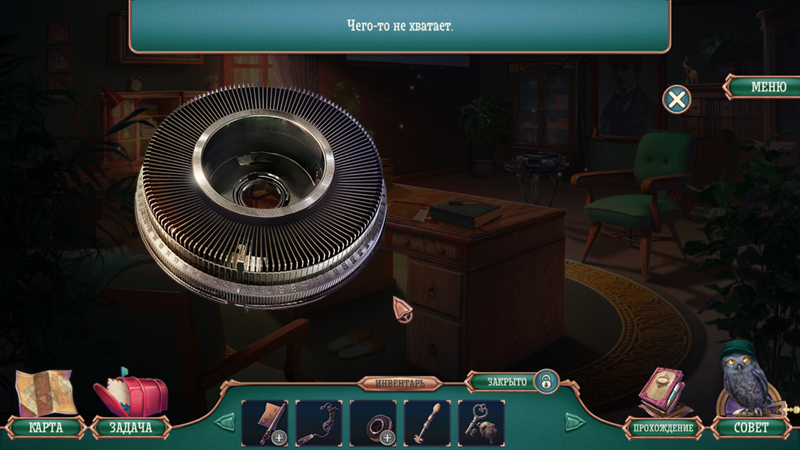Select the cleaver item in inventory
The image size is (800, 450).
265,422
